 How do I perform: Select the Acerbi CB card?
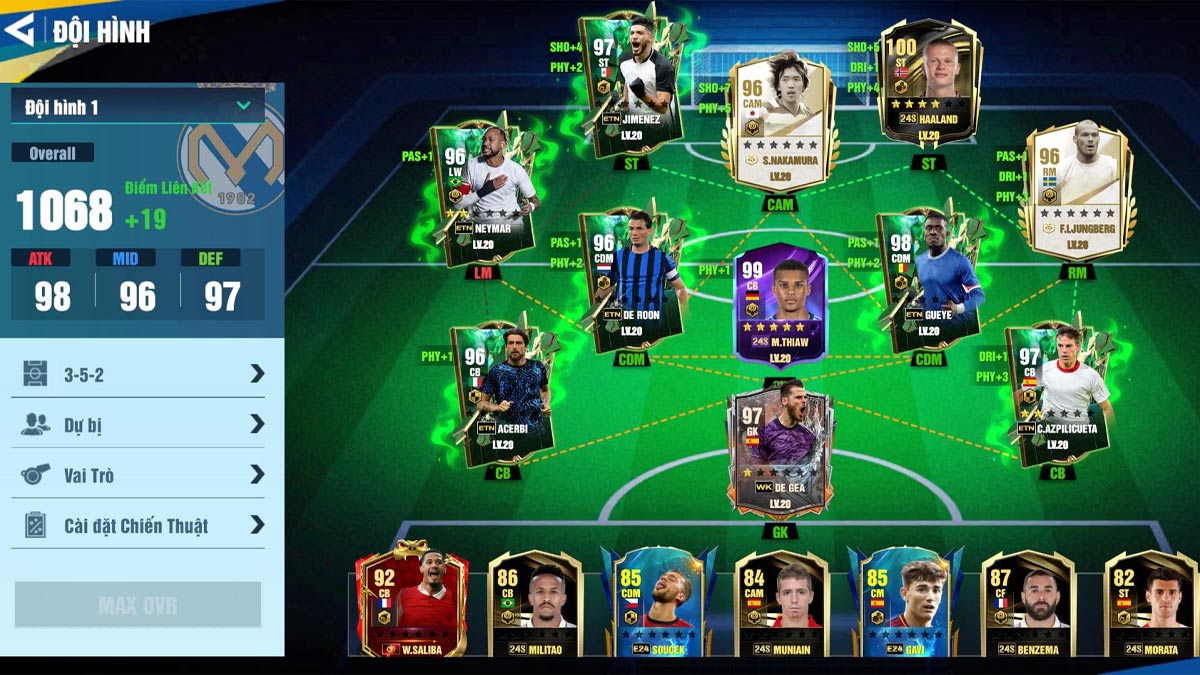(503, 393)
